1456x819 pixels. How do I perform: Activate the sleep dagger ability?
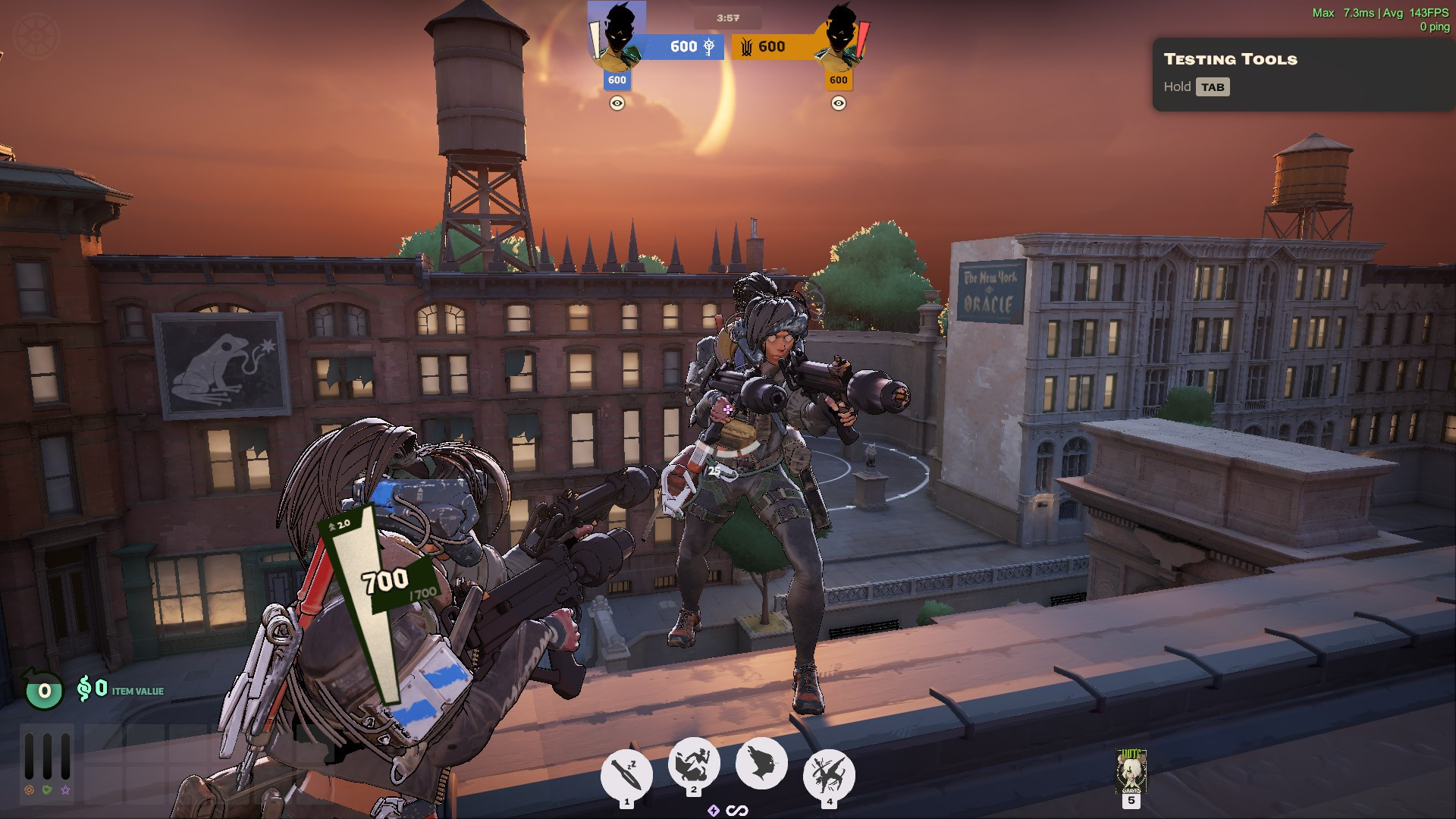[626, 774]
